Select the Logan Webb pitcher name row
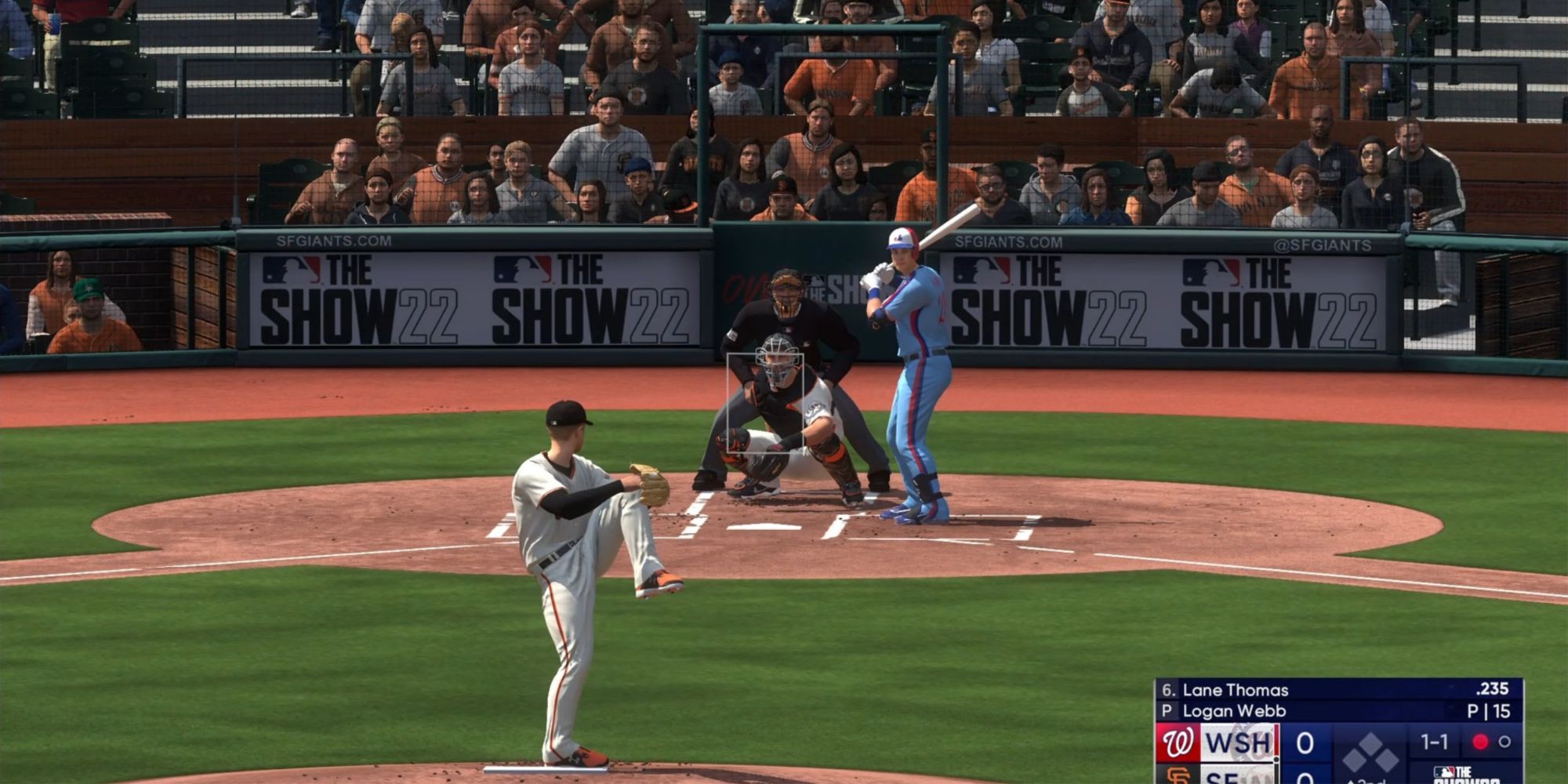Image resolution: width=1568 pixels, height=784 pixels. click(1232, 712)
